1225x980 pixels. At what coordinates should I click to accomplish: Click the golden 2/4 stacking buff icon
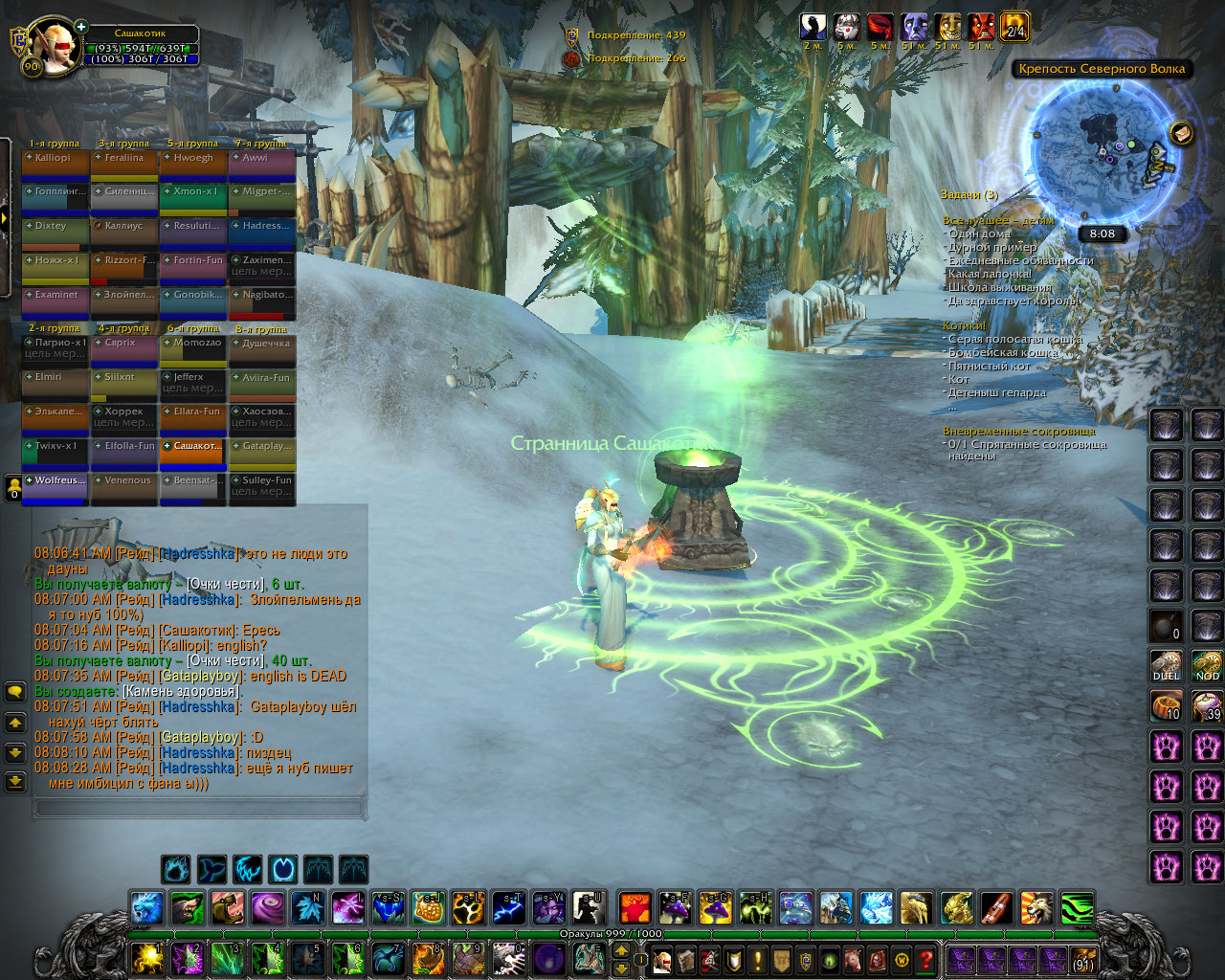(1014, 27)
